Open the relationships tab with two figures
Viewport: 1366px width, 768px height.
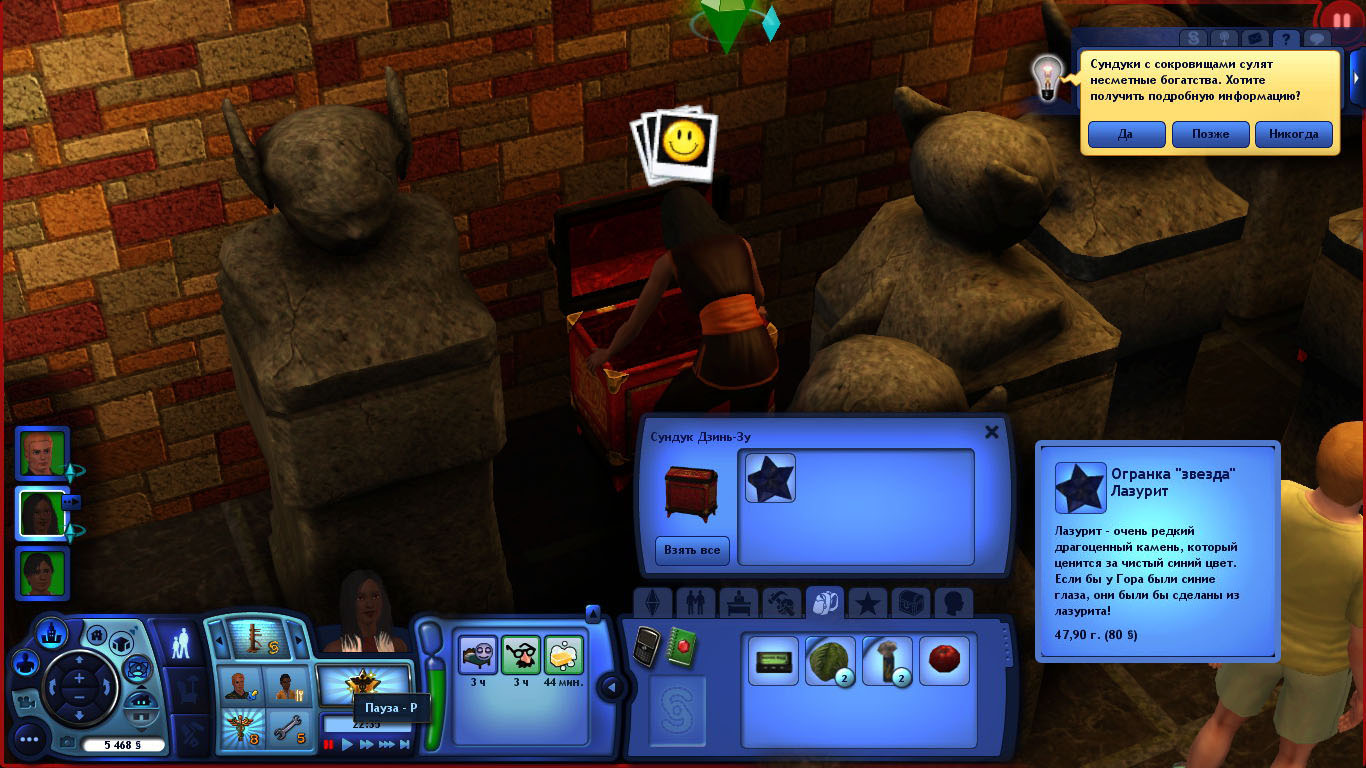(x=696, y=603)
